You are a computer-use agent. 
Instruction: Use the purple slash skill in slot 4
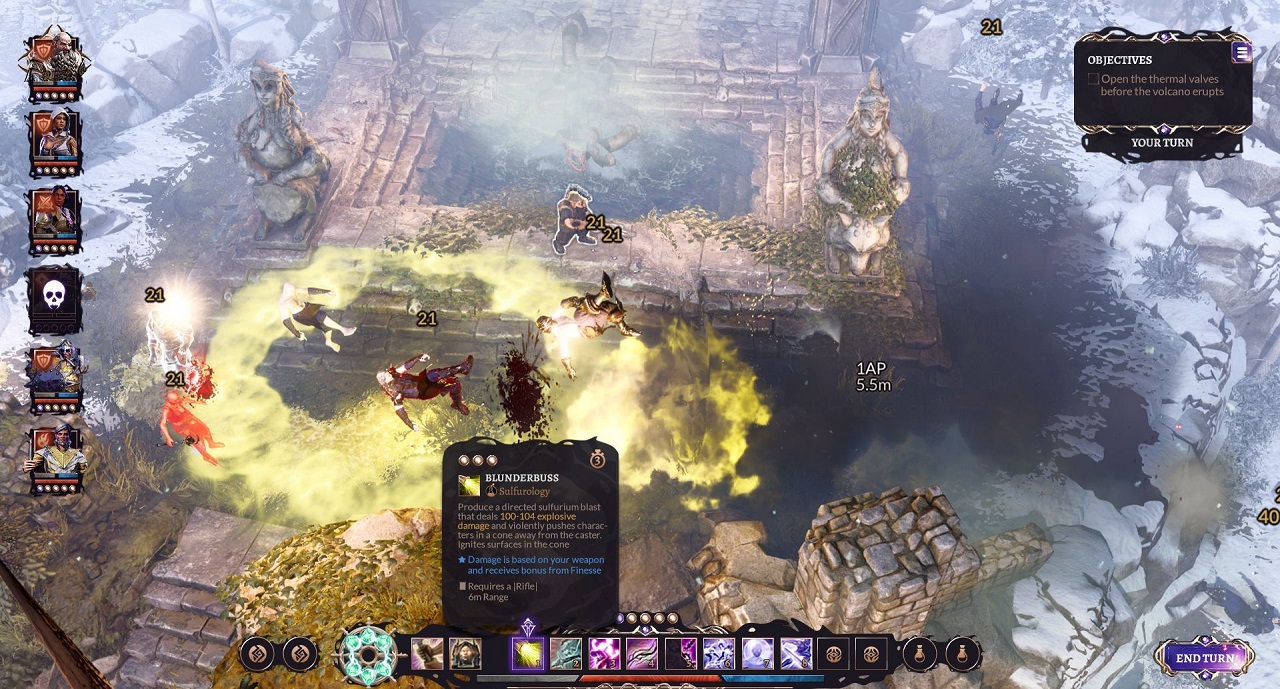click(x=642, y=654)
